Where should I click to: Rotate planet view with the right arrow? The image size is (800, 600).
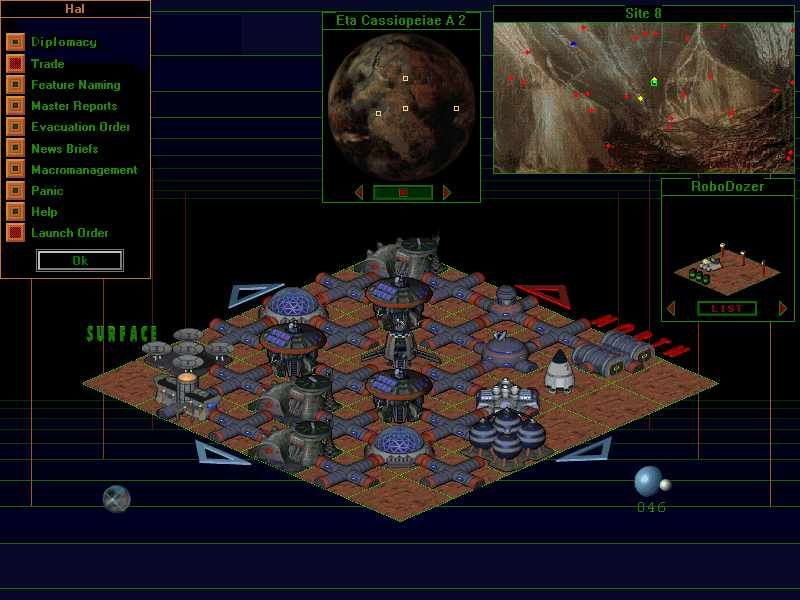[447, 192]
